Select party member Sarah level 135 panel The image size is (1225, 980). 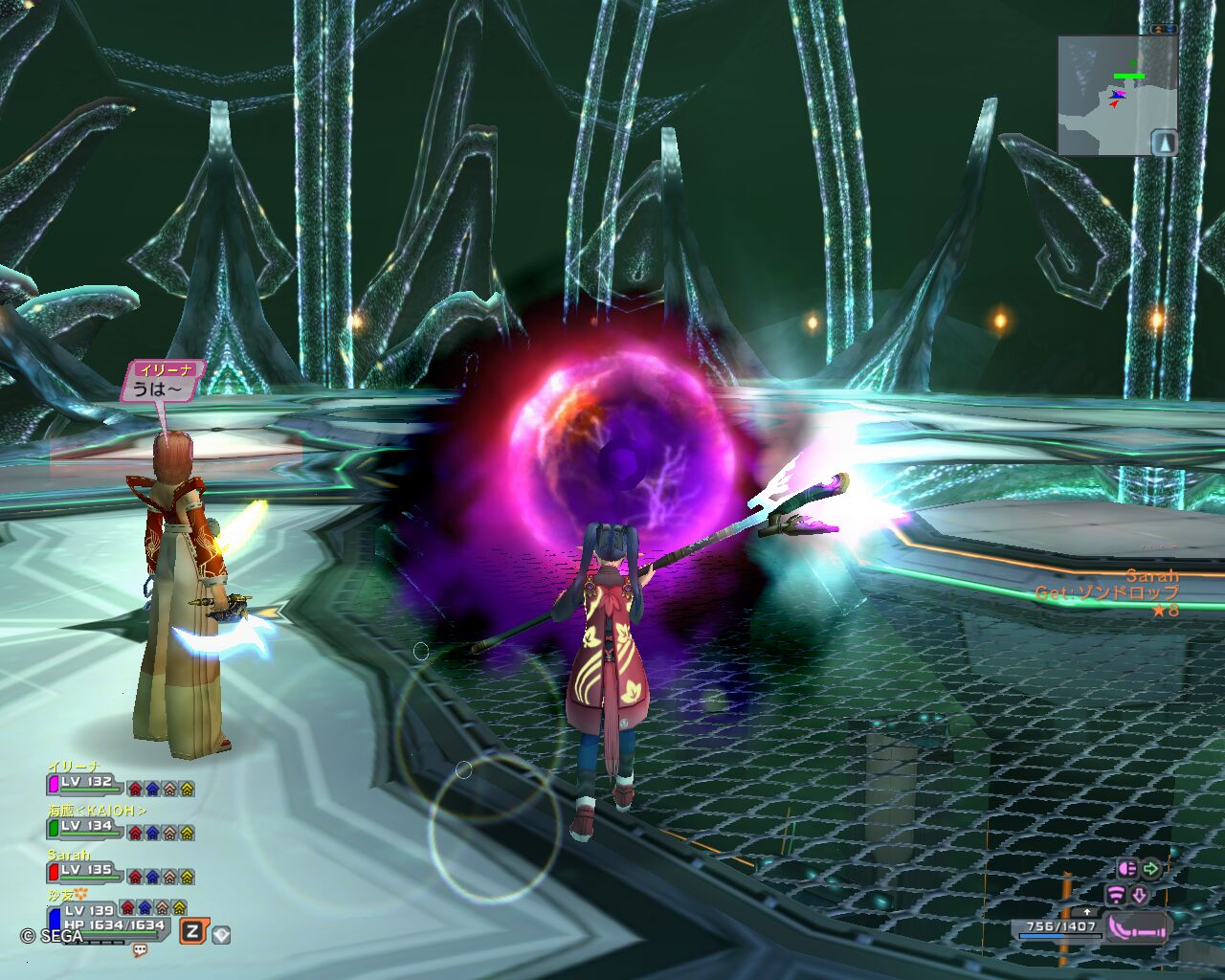[86, 872]
